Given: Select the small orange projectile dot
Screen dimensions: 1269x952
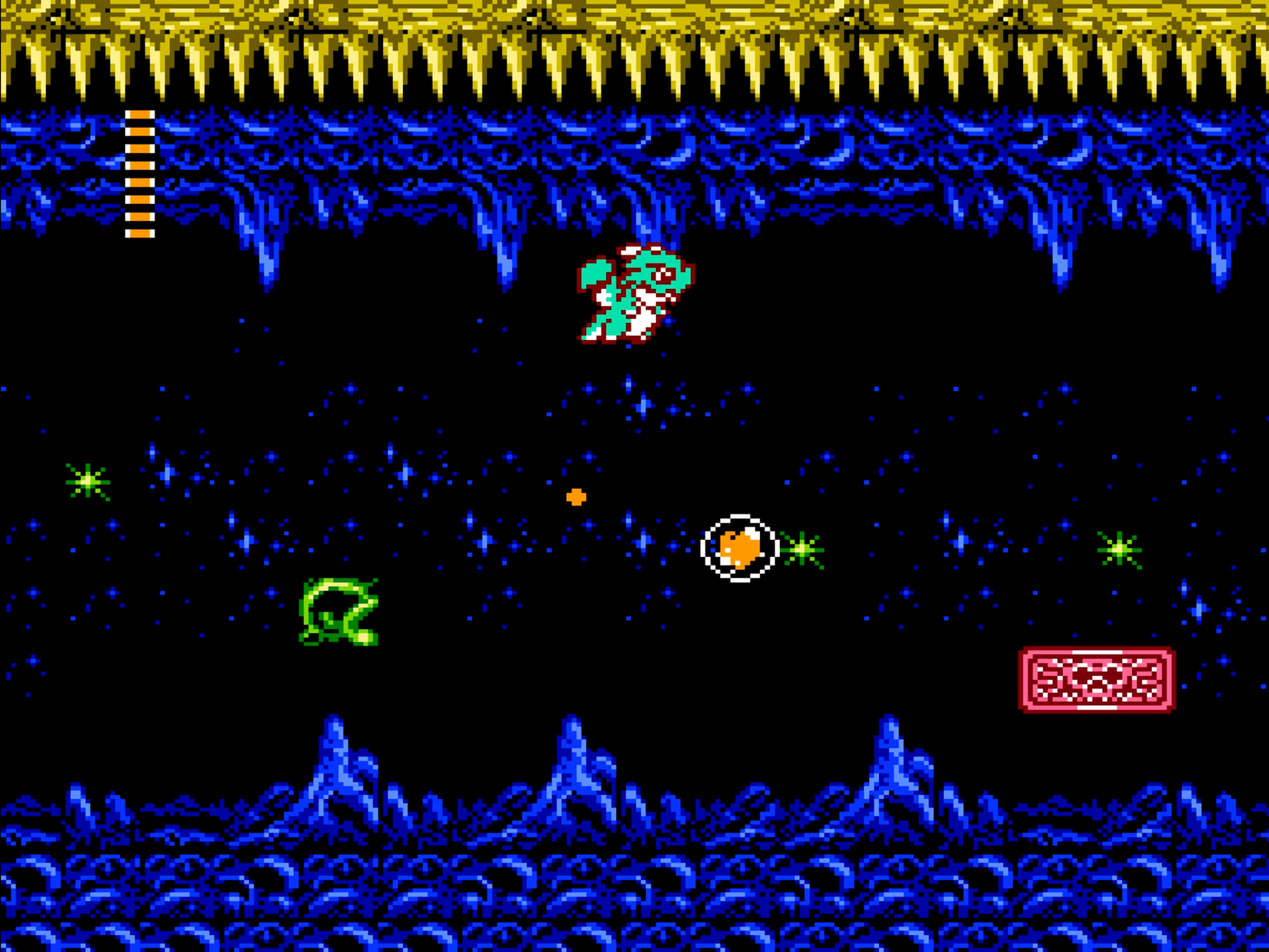Looking at the screenshot, I should coord(575,498).
